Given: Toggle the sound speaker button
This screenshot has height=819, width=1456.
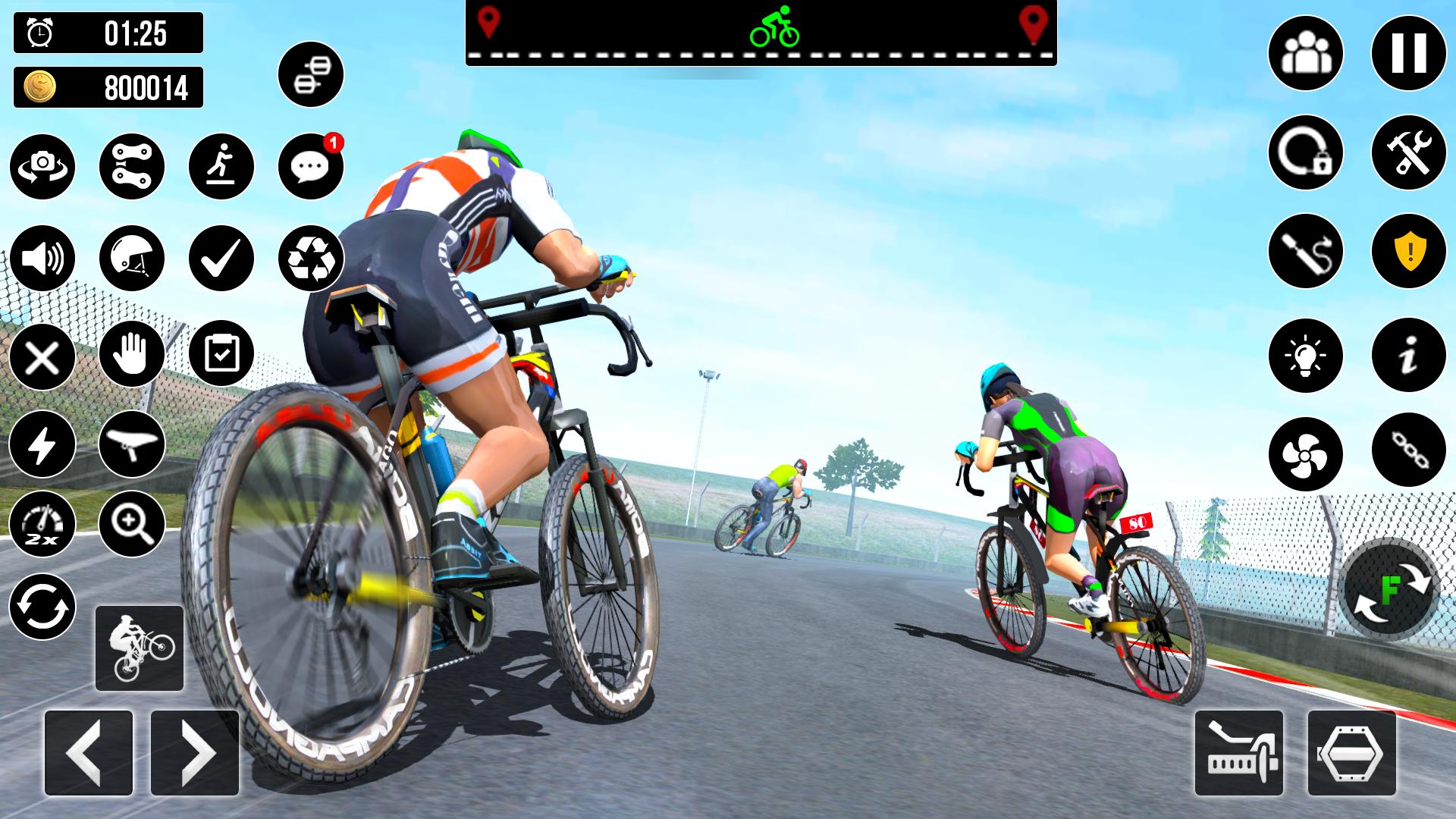Looking at the screenshot, I should [42, 258].
